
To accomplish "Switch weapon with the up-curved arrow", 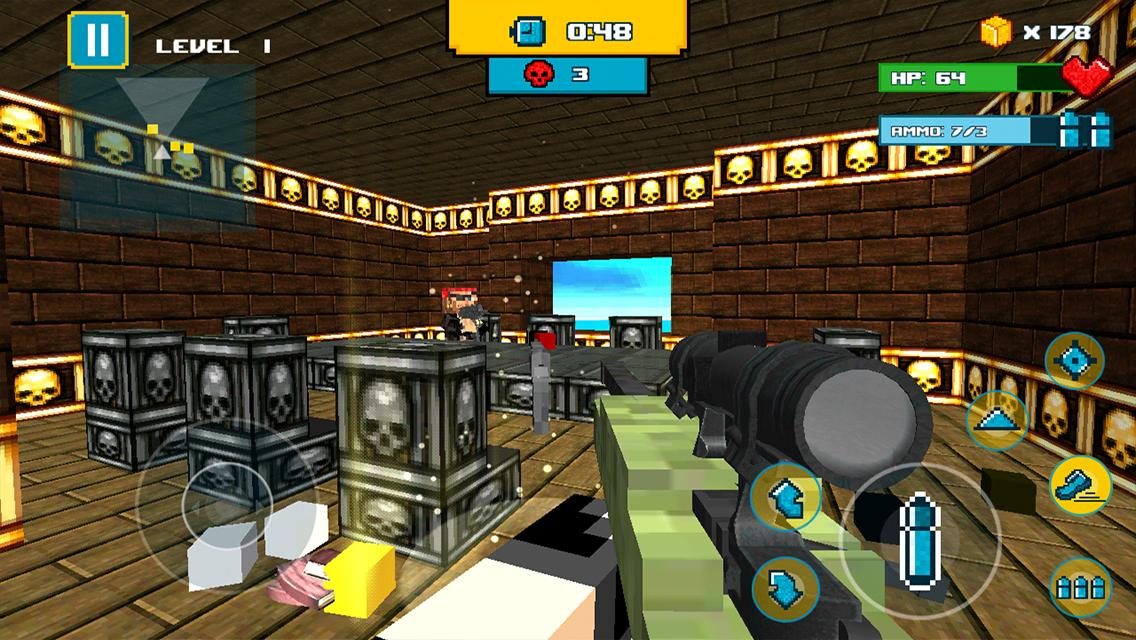I will click(x=785, y=495).
